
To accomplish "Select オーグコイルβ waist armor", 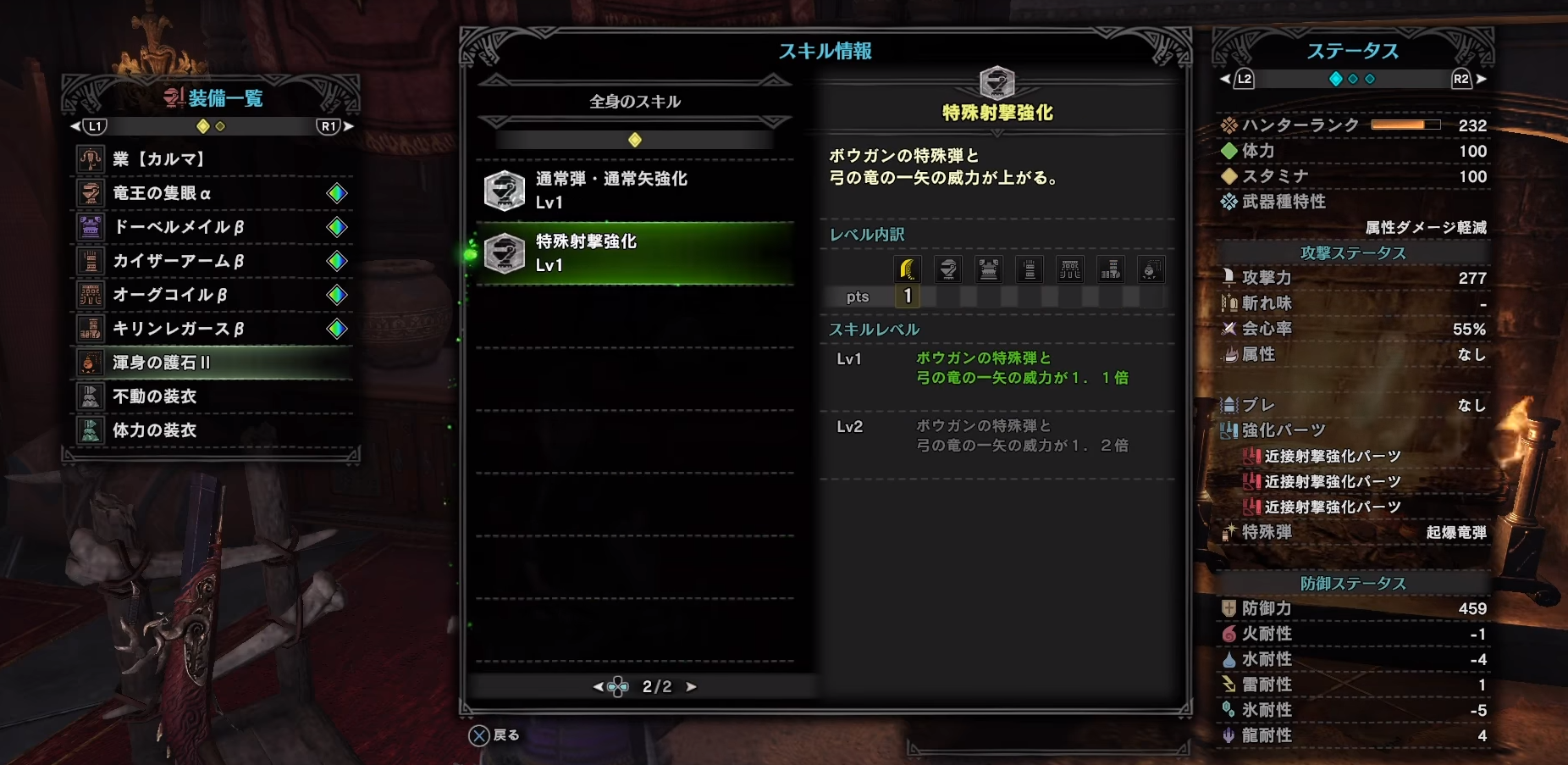I will click(212, 295).
